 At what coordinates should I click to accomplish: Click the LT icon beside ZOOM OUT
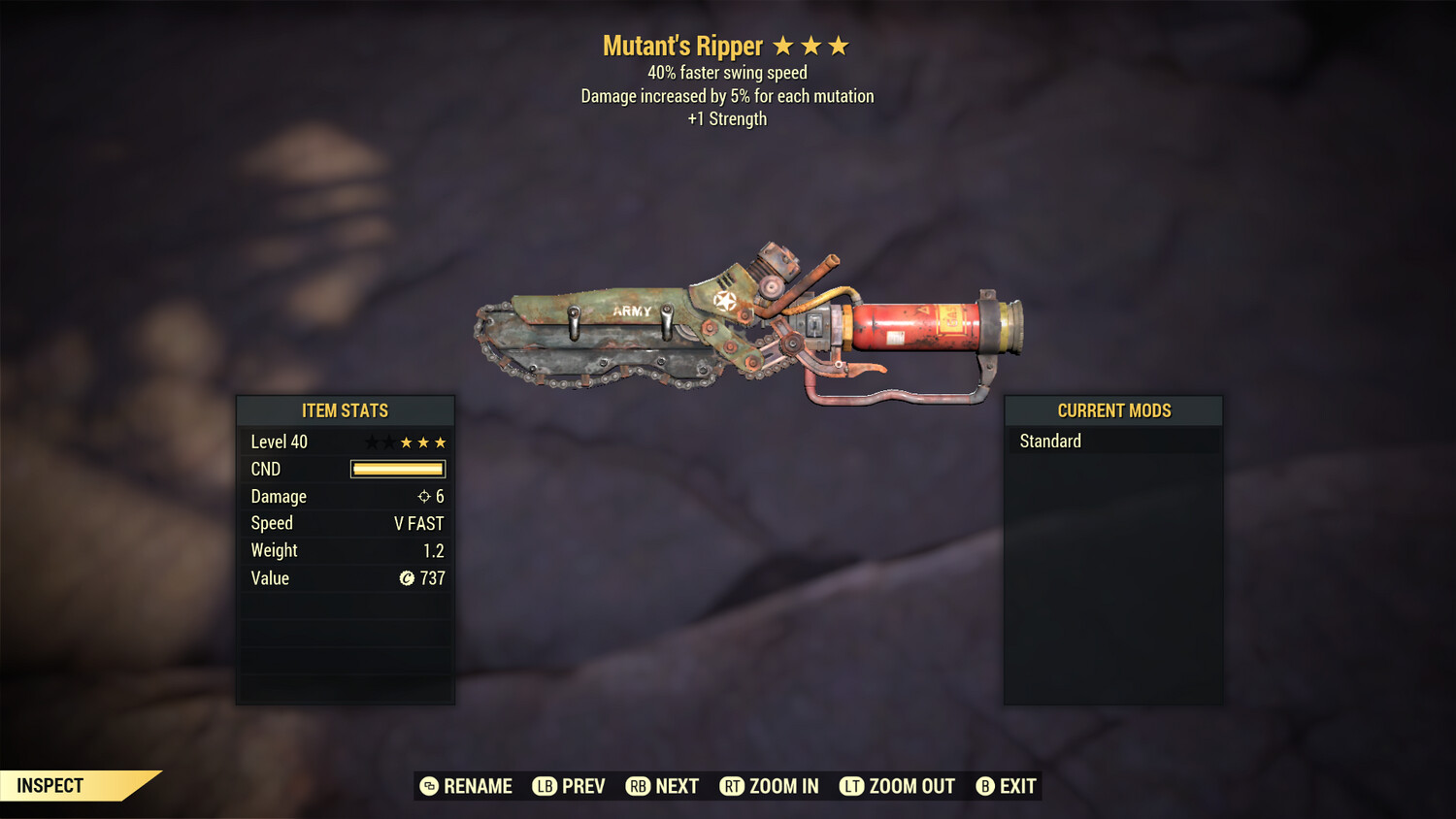tap(850, 786)
